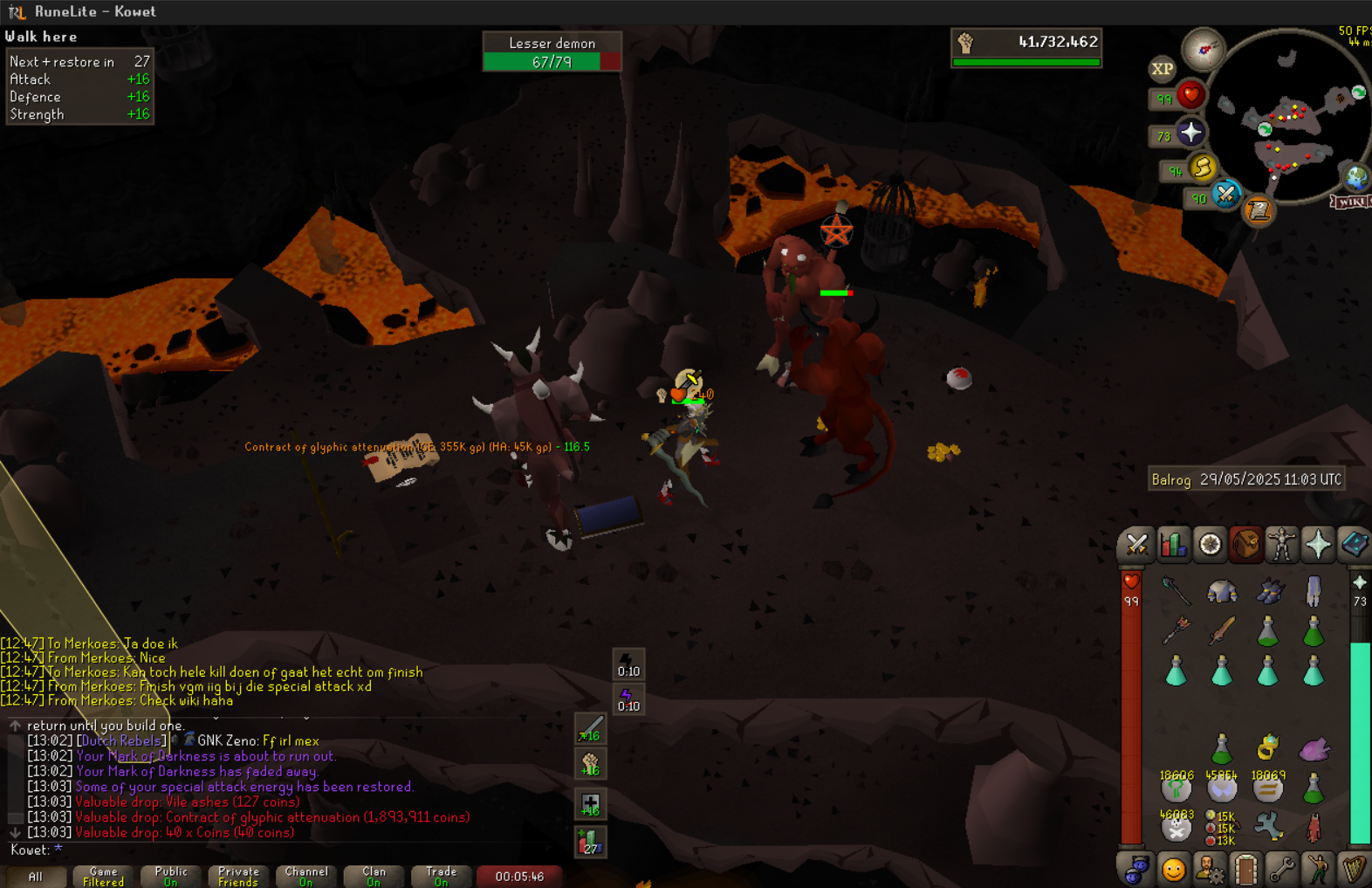This screenshot has width=1372, height=888.
Task: Activate the Quick Prayers orb
Action: [1191, 133]
